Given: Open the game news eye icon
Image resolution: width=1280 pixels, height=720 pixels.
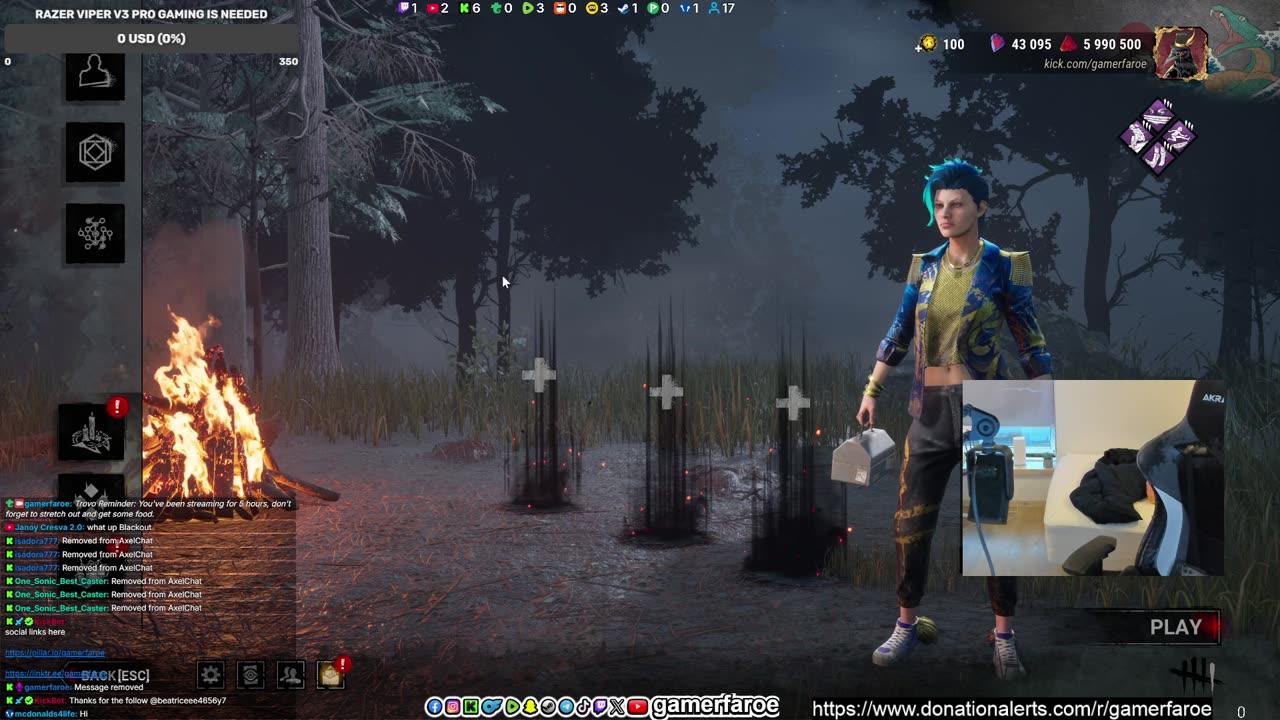Looking at the screenshot, I should [250, 675].
